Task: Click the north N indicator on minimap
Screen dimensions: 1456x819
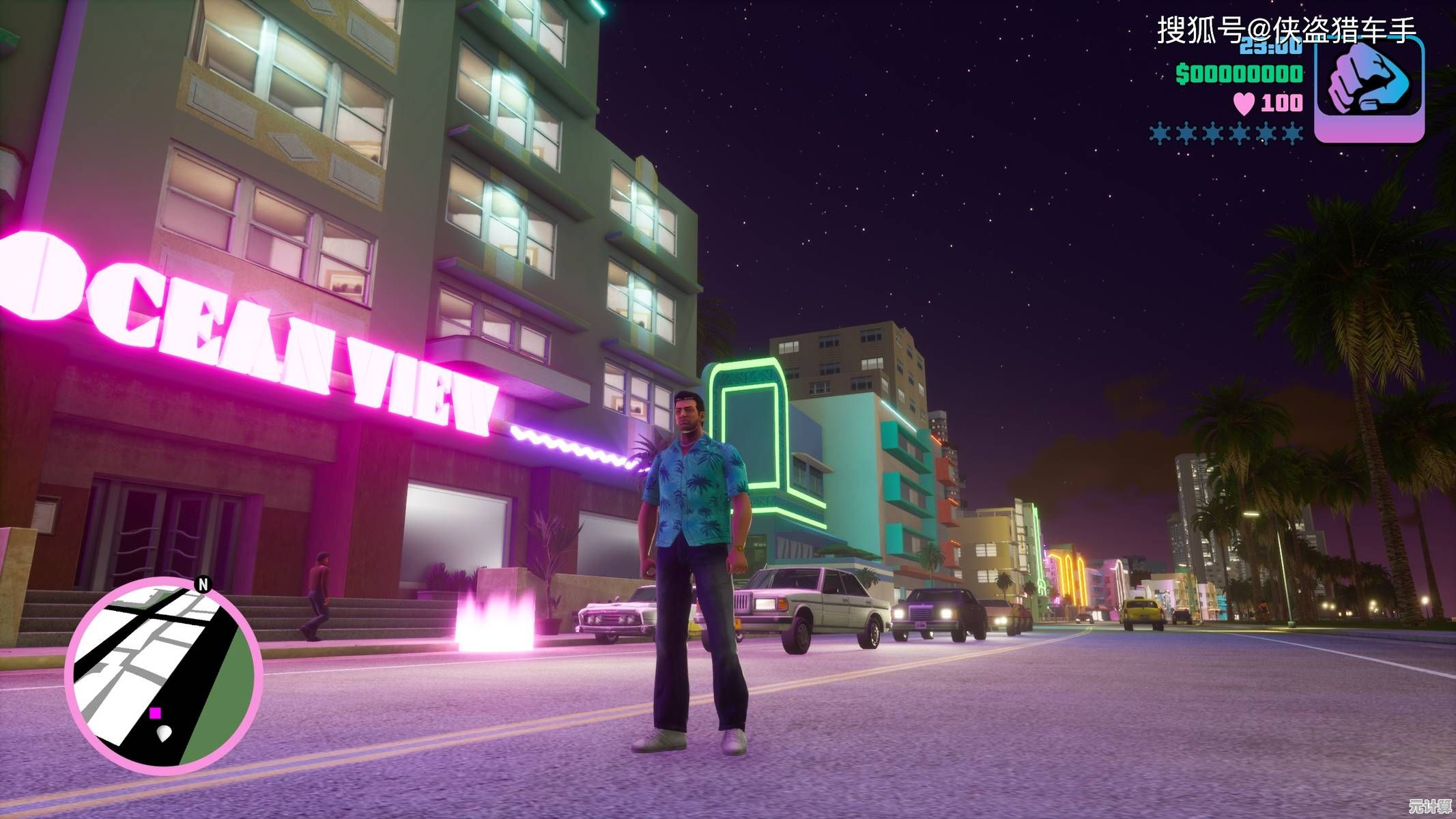Action: click(203, 584)
